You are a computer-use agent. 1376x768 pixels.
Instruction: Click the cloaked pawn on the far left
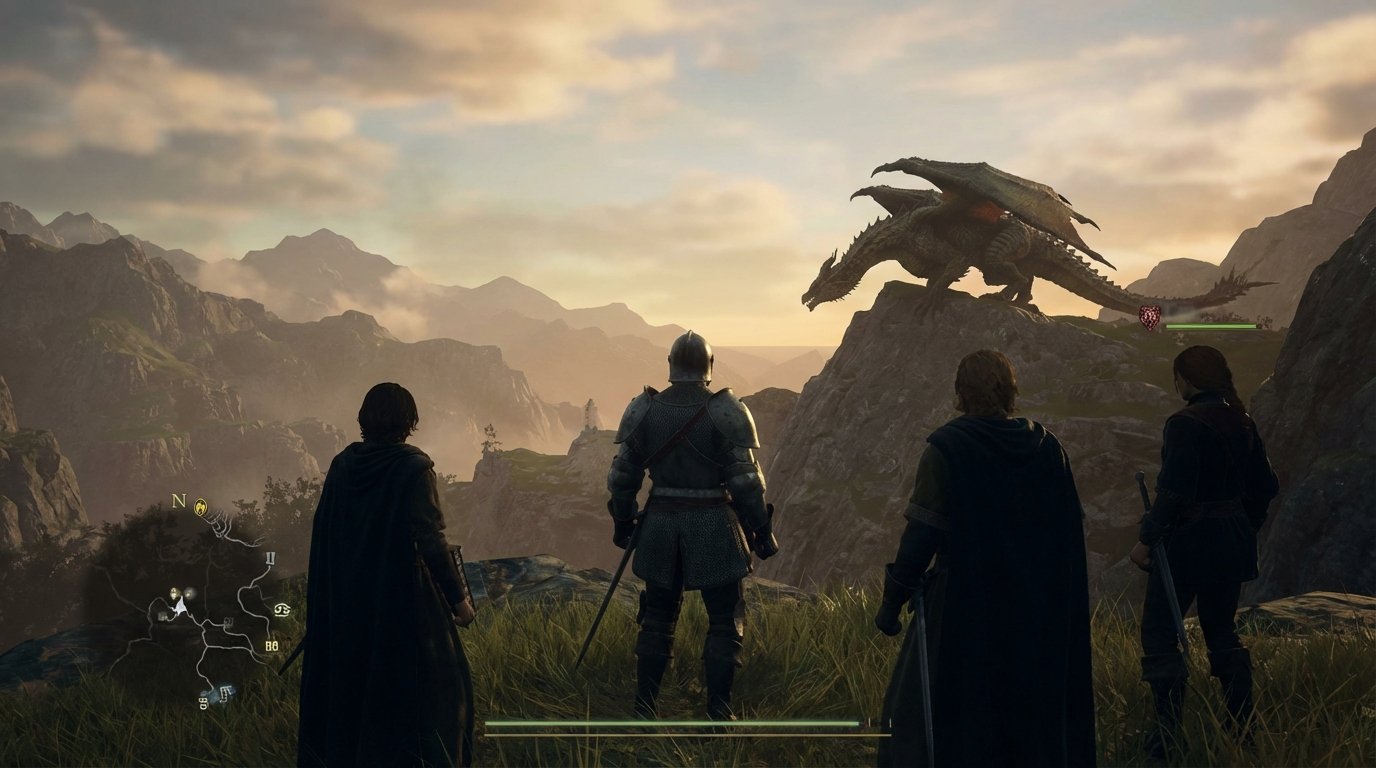[x=390, y=530]
